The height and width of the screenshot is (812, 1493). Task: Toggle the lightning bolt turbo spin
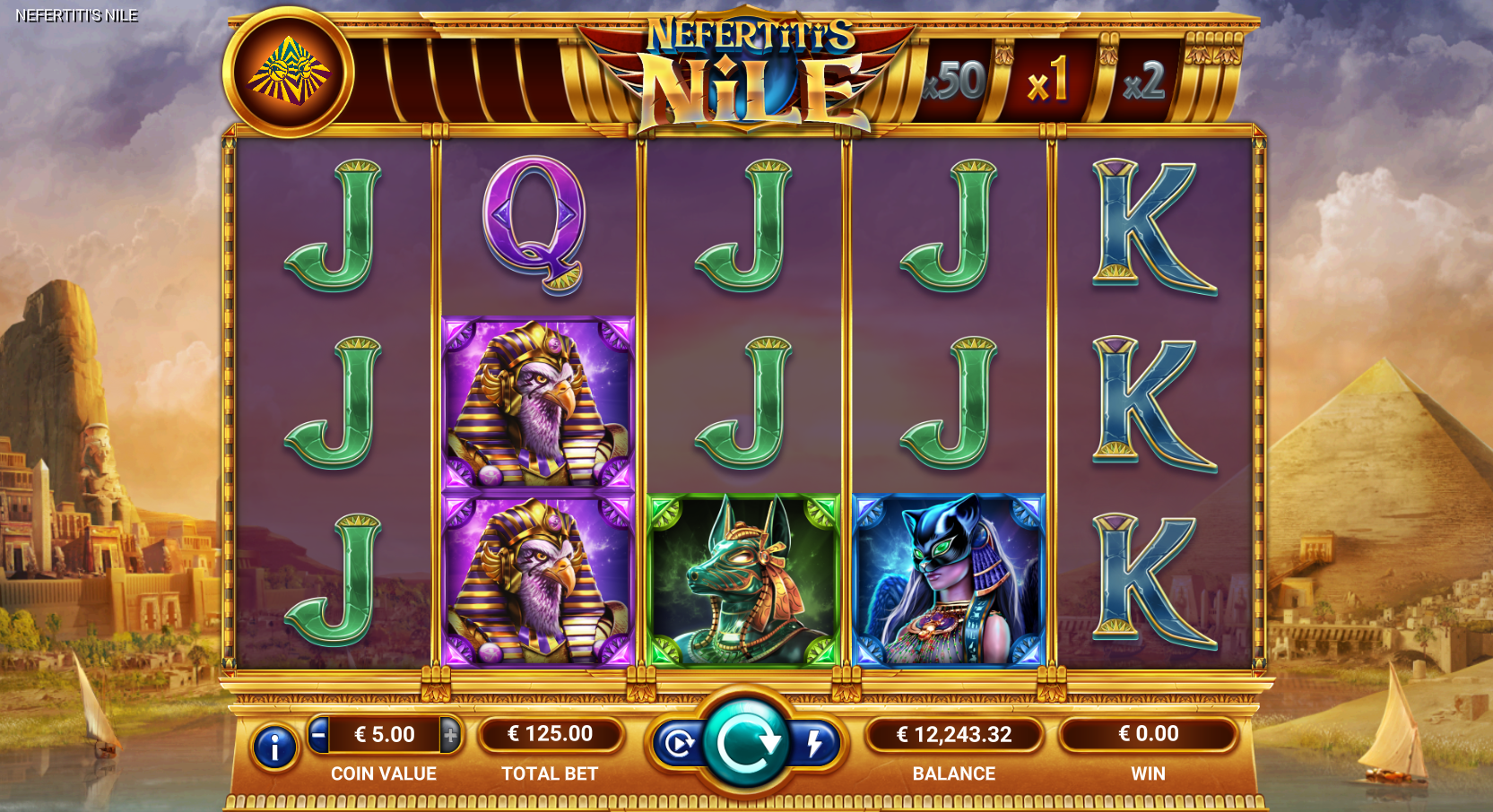[x=814, y=744]
